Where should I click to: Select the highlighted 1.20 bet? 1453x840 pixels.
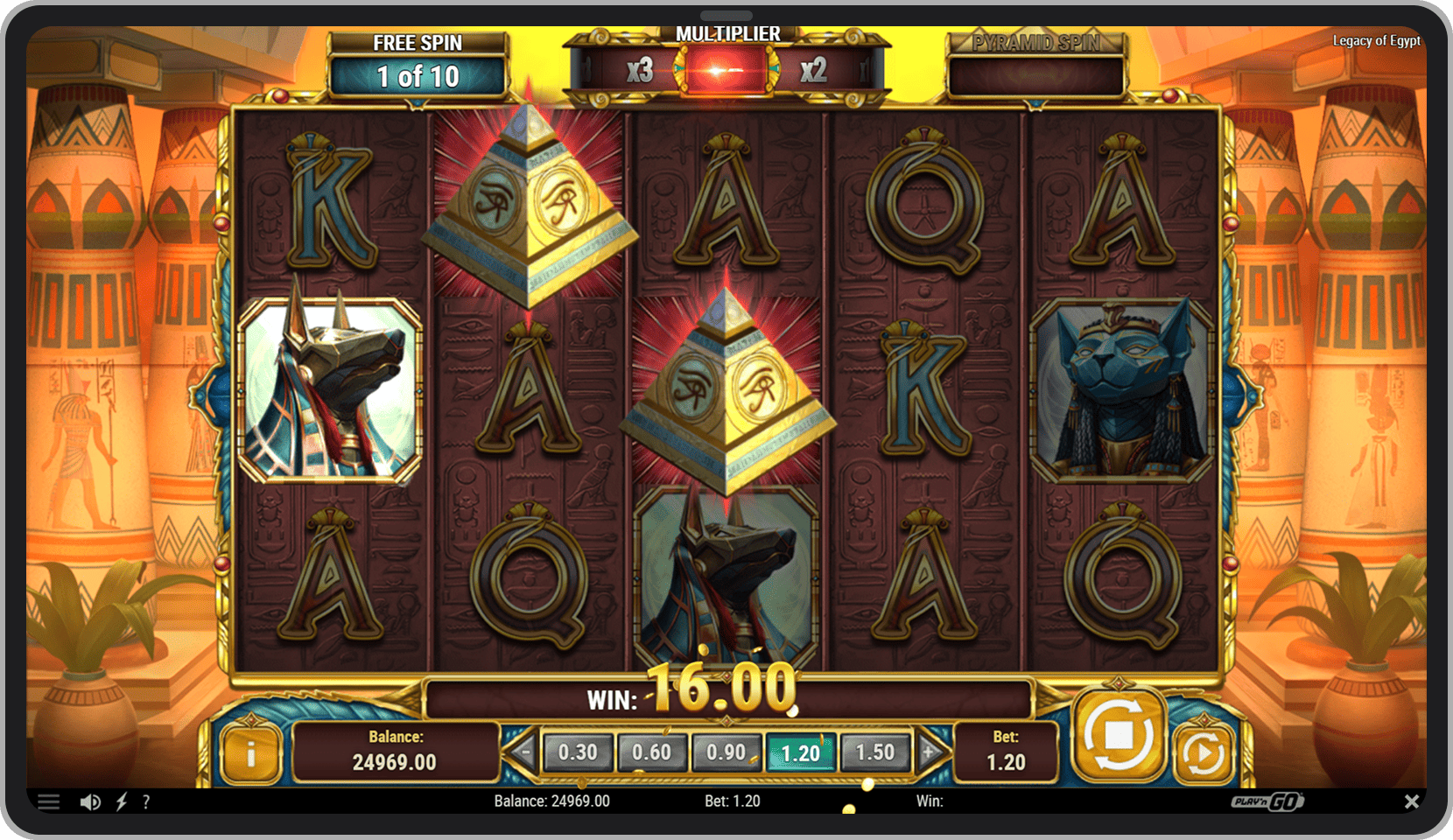click(800, 752)
